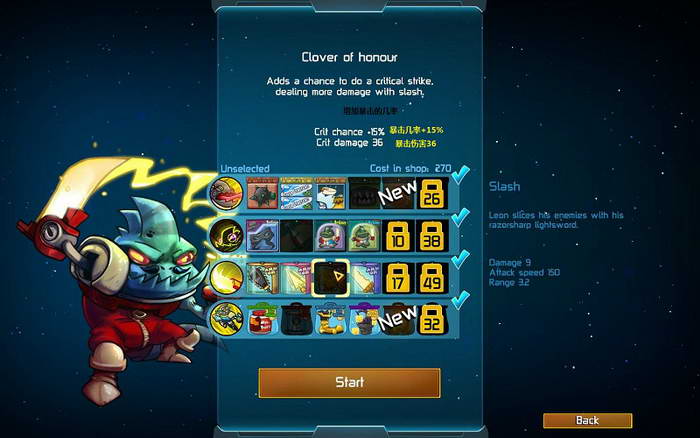
Task: Select the locked slot numbered 38
Action: 433,236
